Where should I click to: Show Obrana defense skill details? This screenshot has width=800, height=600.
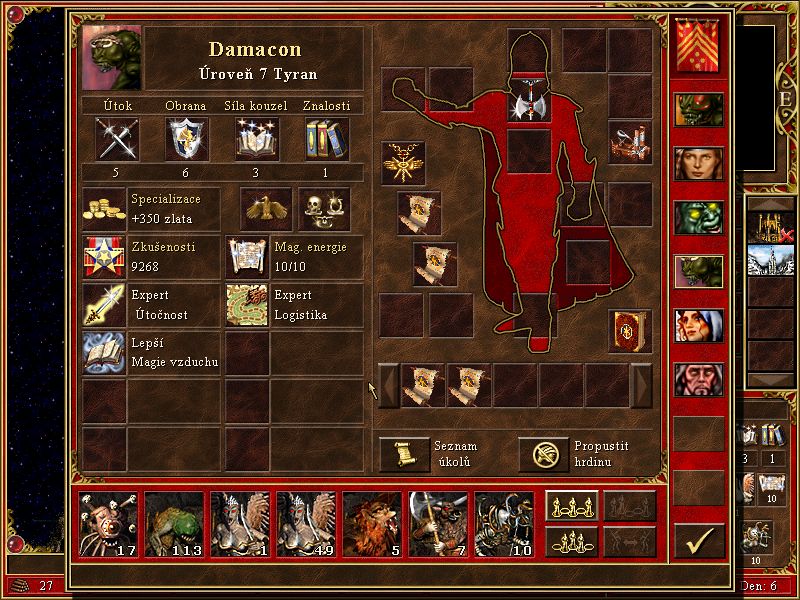point(185,138)
